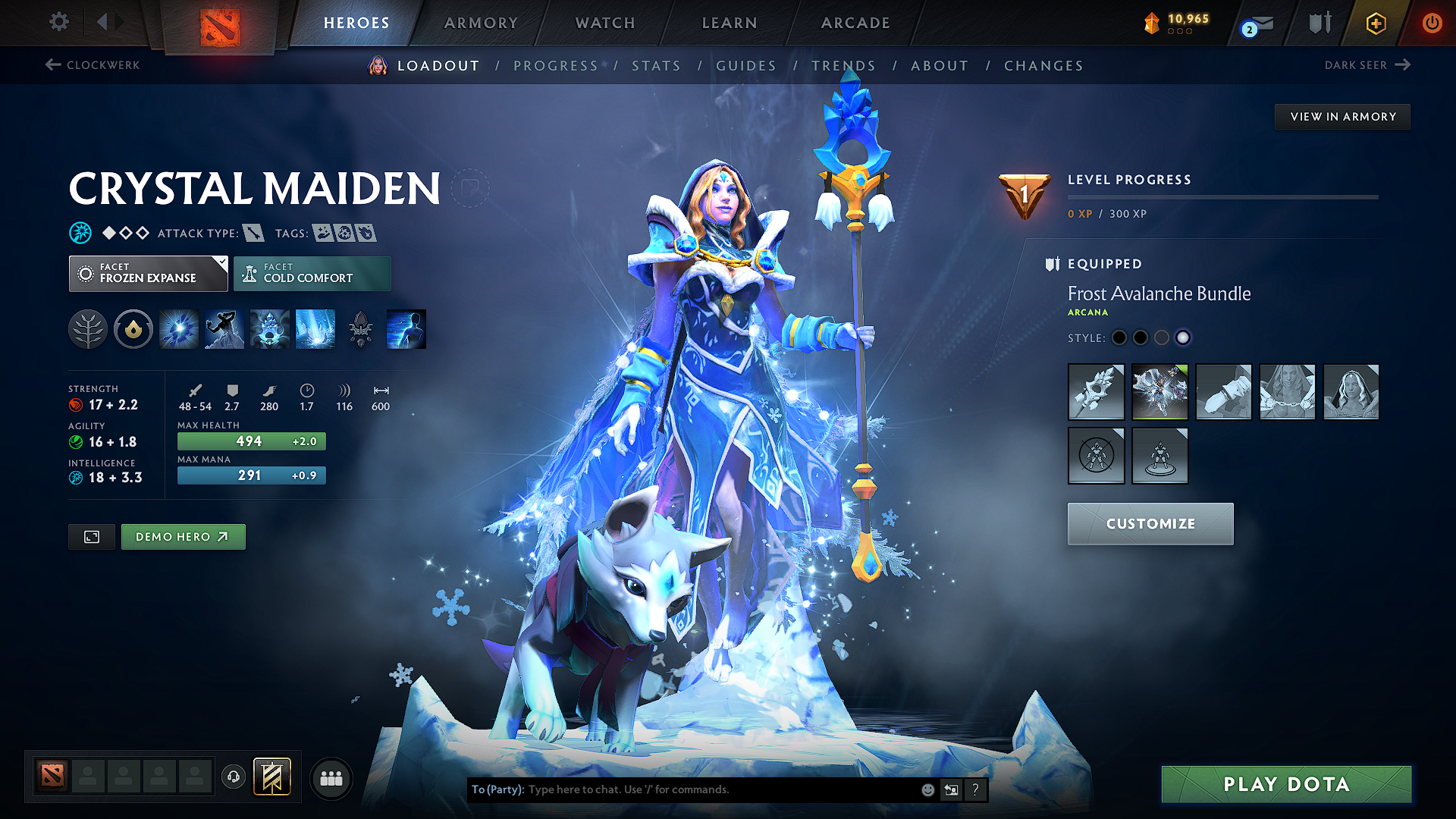Open the Frostbite ability details

pyautogui.click(x=224, y=328)
